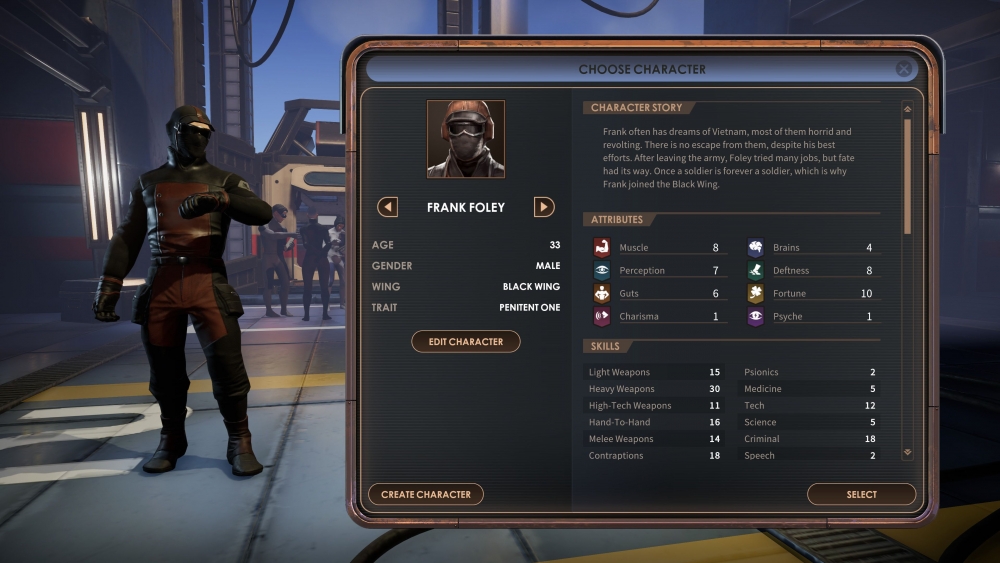Screen dimensions: 1000x563
Task: Click the Criminal skill row
Action: pyautogui.click(x=810, y=439)
